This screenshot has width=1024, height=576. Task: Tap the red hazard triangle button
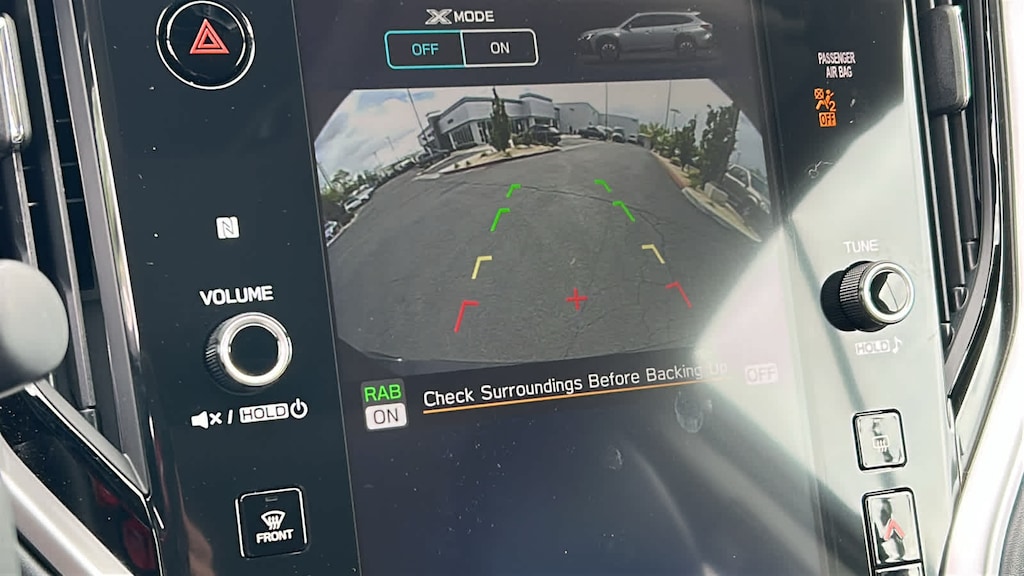[x=208, y=38]
